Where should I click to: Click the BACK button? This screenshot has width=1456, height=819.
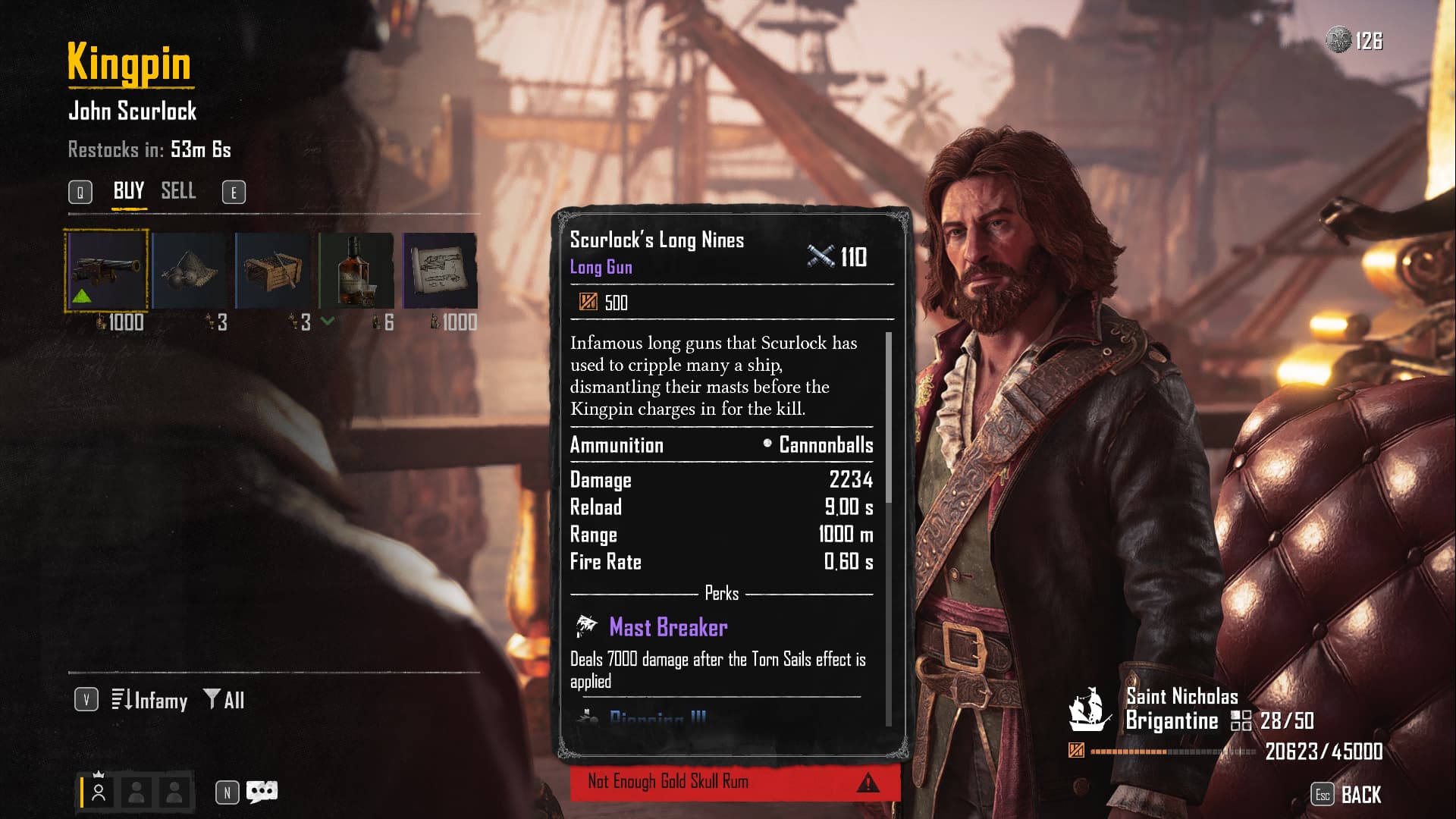tap(1360, 795)
